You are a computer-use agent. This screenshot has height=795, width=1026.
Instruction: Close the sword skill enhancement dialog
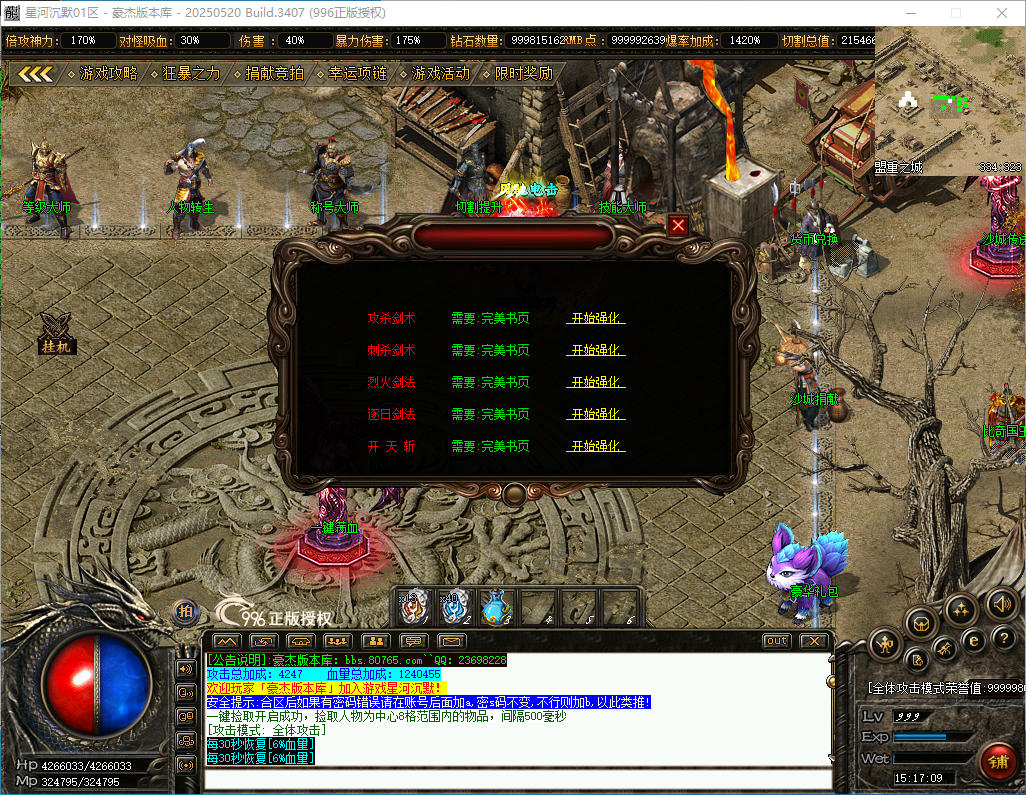tap(678, 225)
